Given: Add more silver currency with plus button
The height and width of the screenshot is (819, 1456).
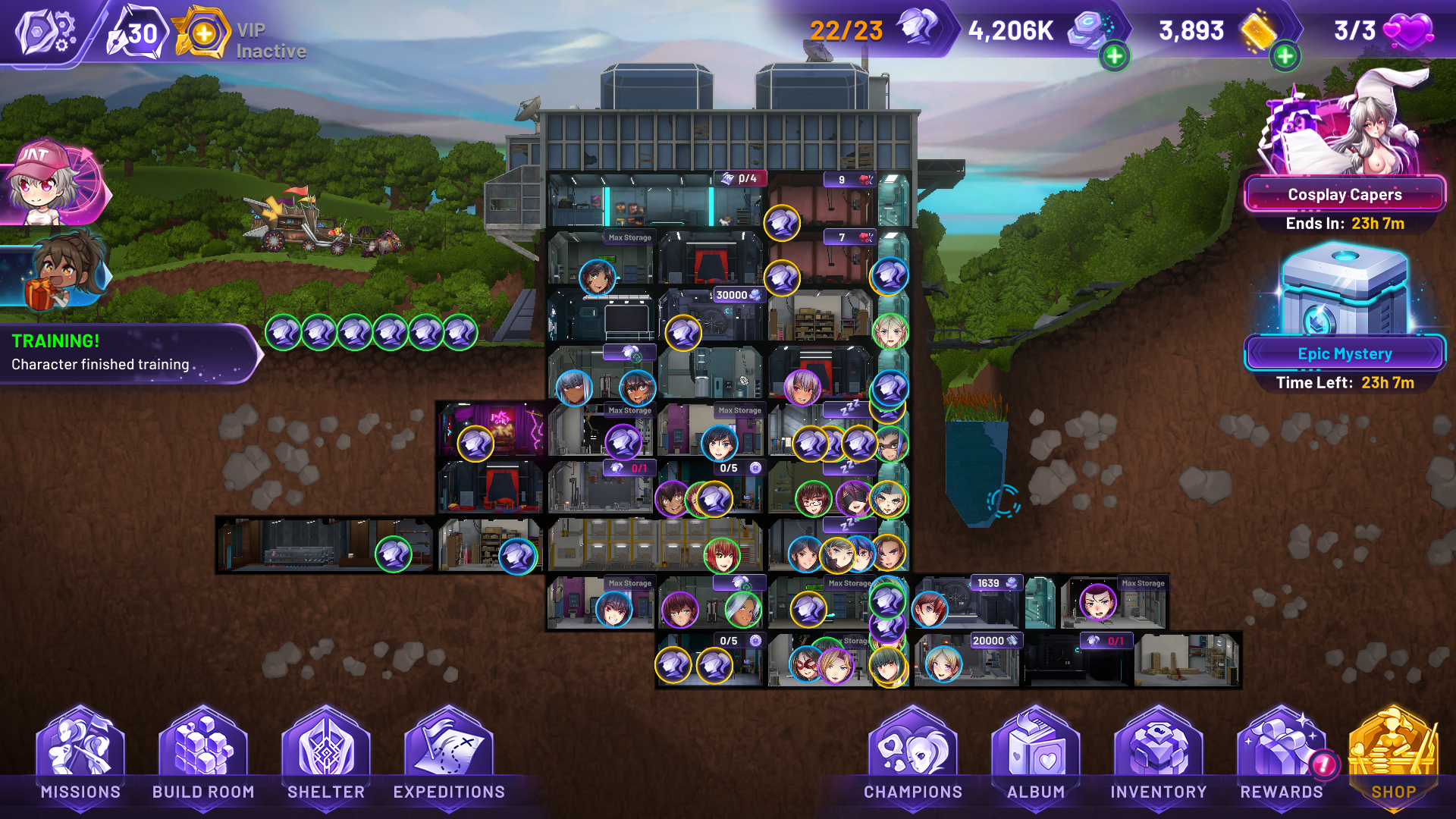Looking at the screenshot, I should coord(1114,56).
